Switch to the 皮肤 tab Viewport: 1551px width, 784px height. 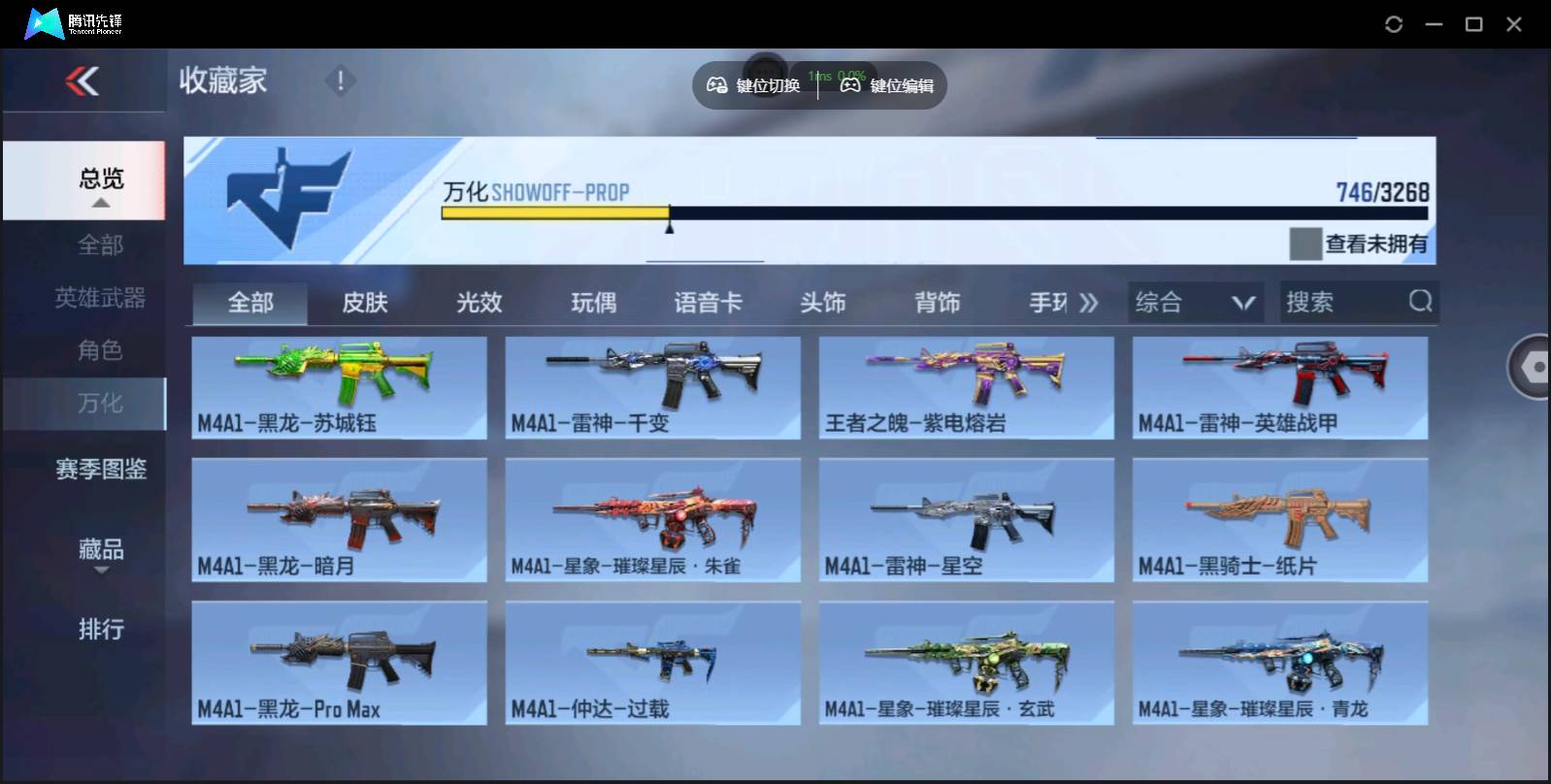pos(364,302)
